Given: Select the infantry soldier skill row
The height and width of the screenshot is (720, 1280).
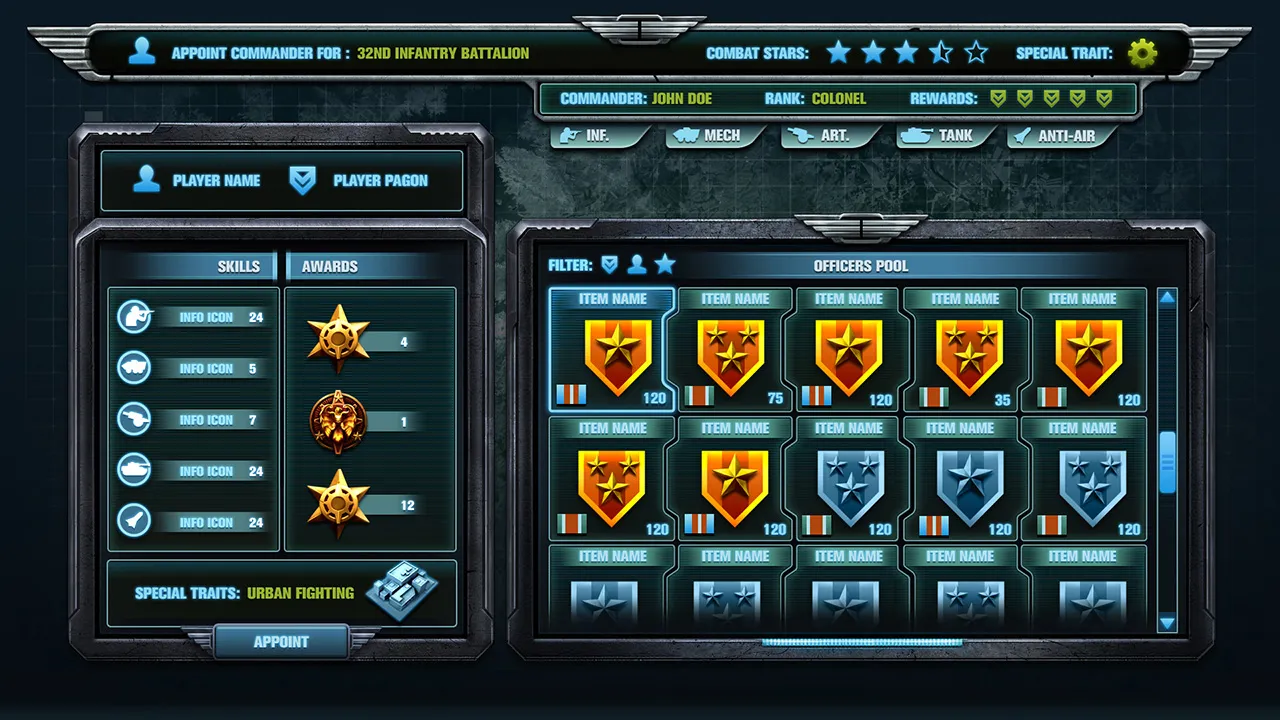Looking at the screenshot, I should pyautogui.click(x=192, y=318).
